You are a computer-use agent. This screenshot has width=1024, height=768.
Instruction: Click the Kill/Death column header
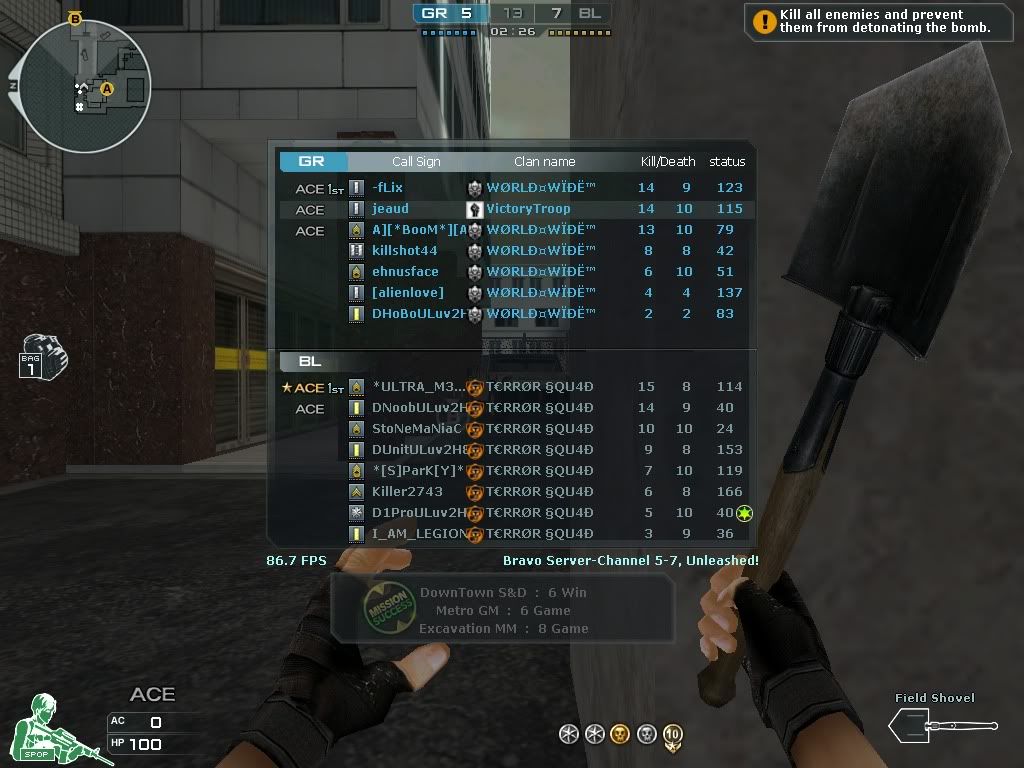[x=667, y=162]
